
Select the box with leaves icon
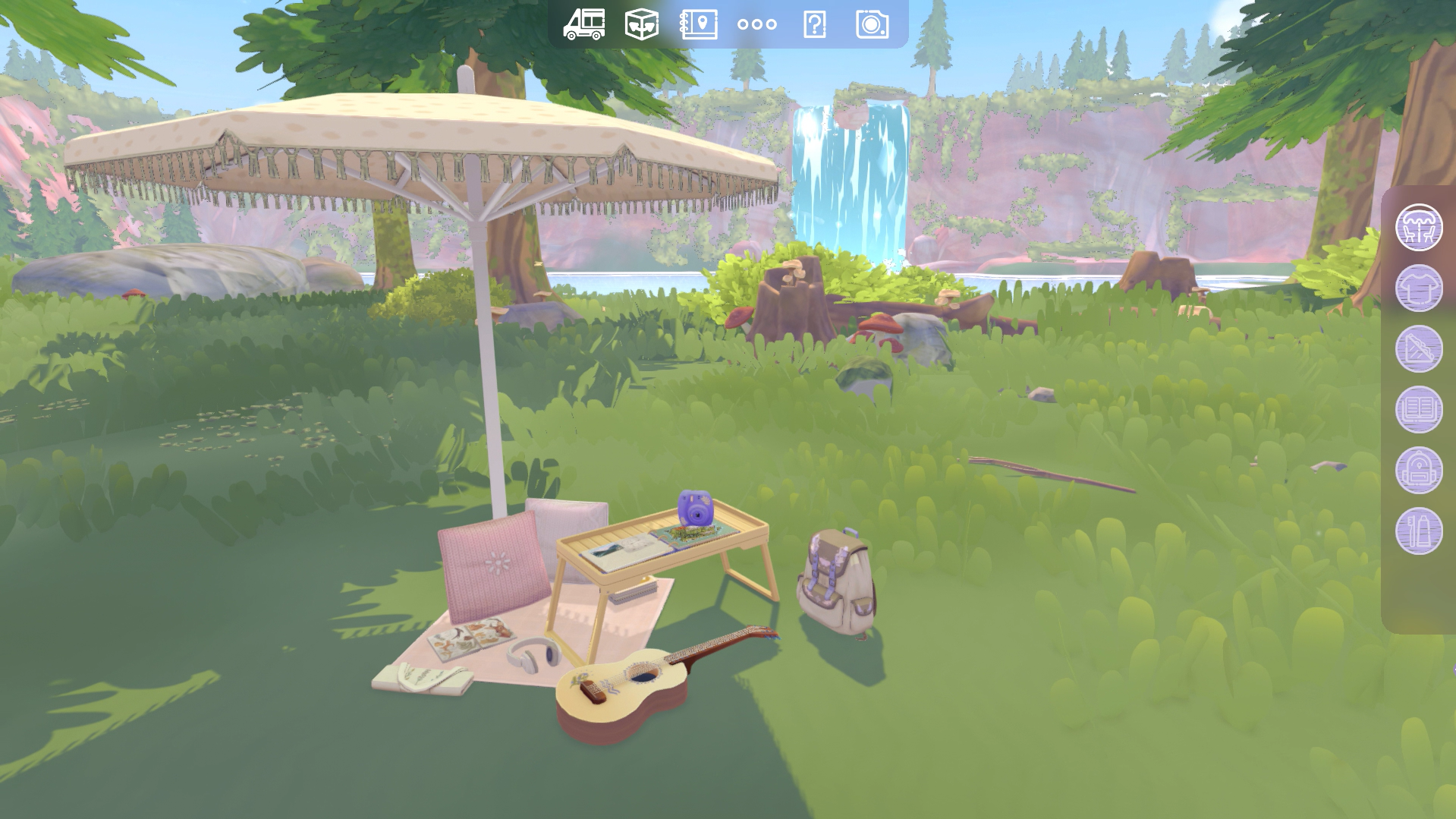coord(642,24)
